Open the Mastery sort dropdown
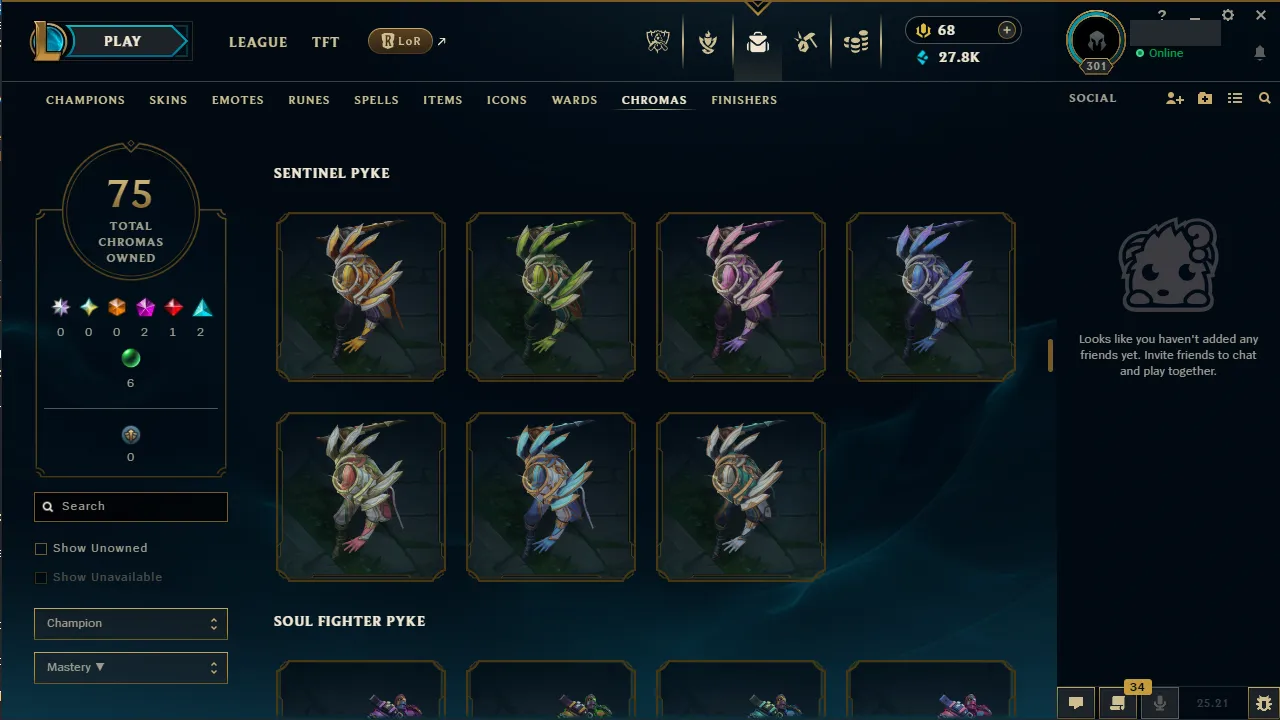Image resolution: width=1280 pixels, height=720 pixels. pyautogui.click(x=130, y=667)
